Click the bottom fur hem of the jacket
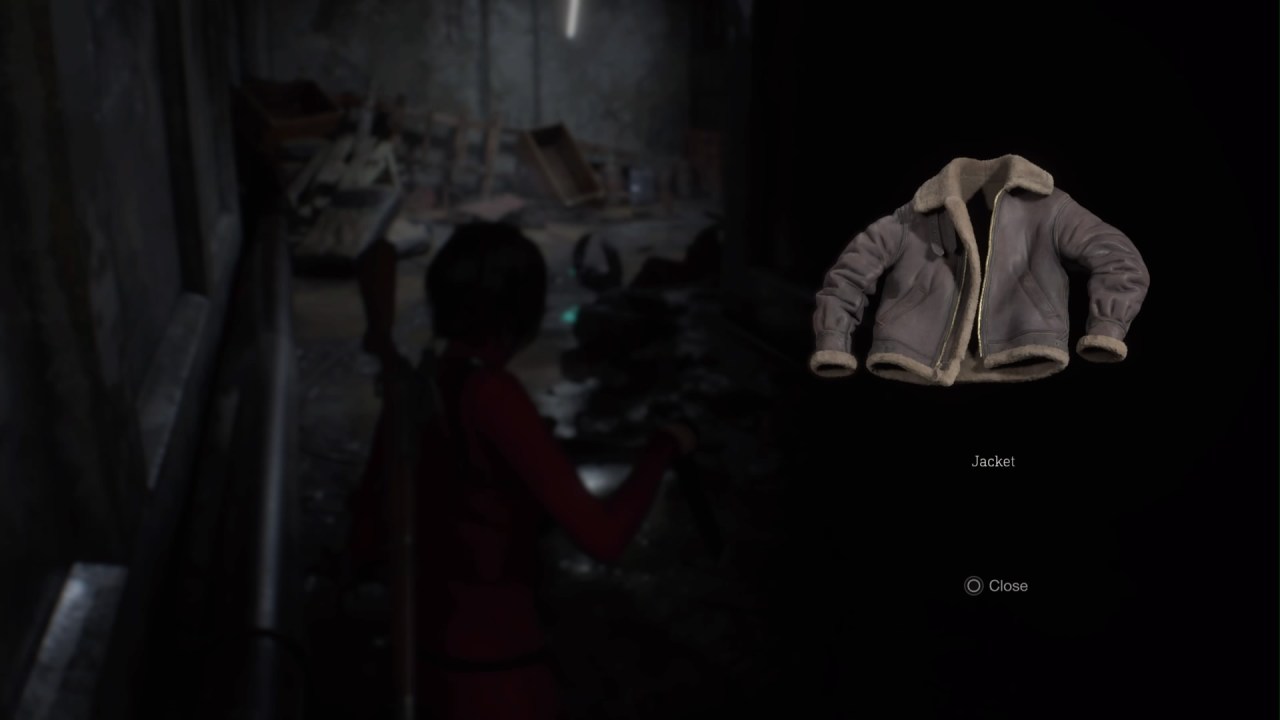 [990, 370]
